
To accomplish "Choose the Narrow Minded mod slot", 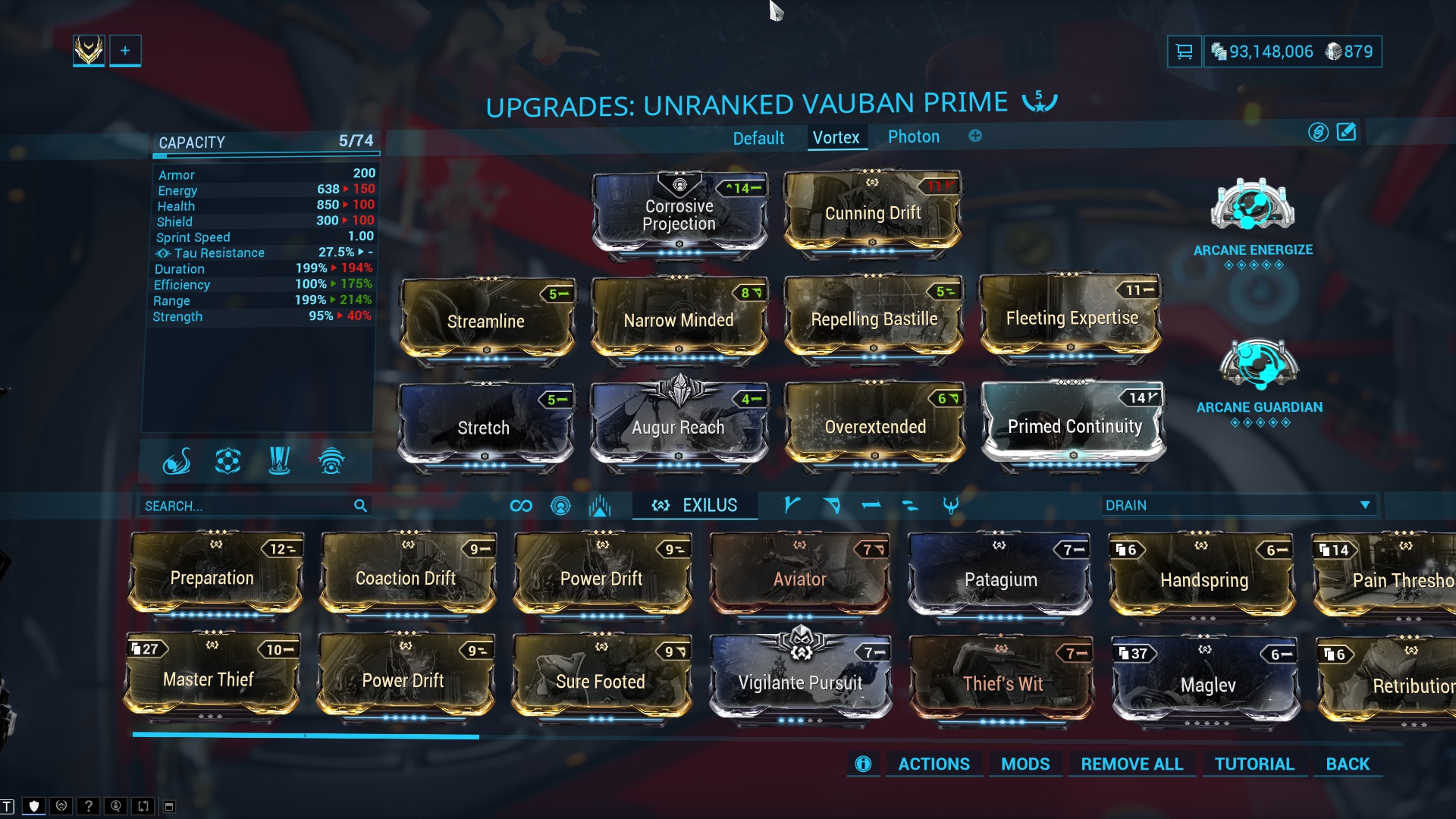I will [x=679, y=320].
